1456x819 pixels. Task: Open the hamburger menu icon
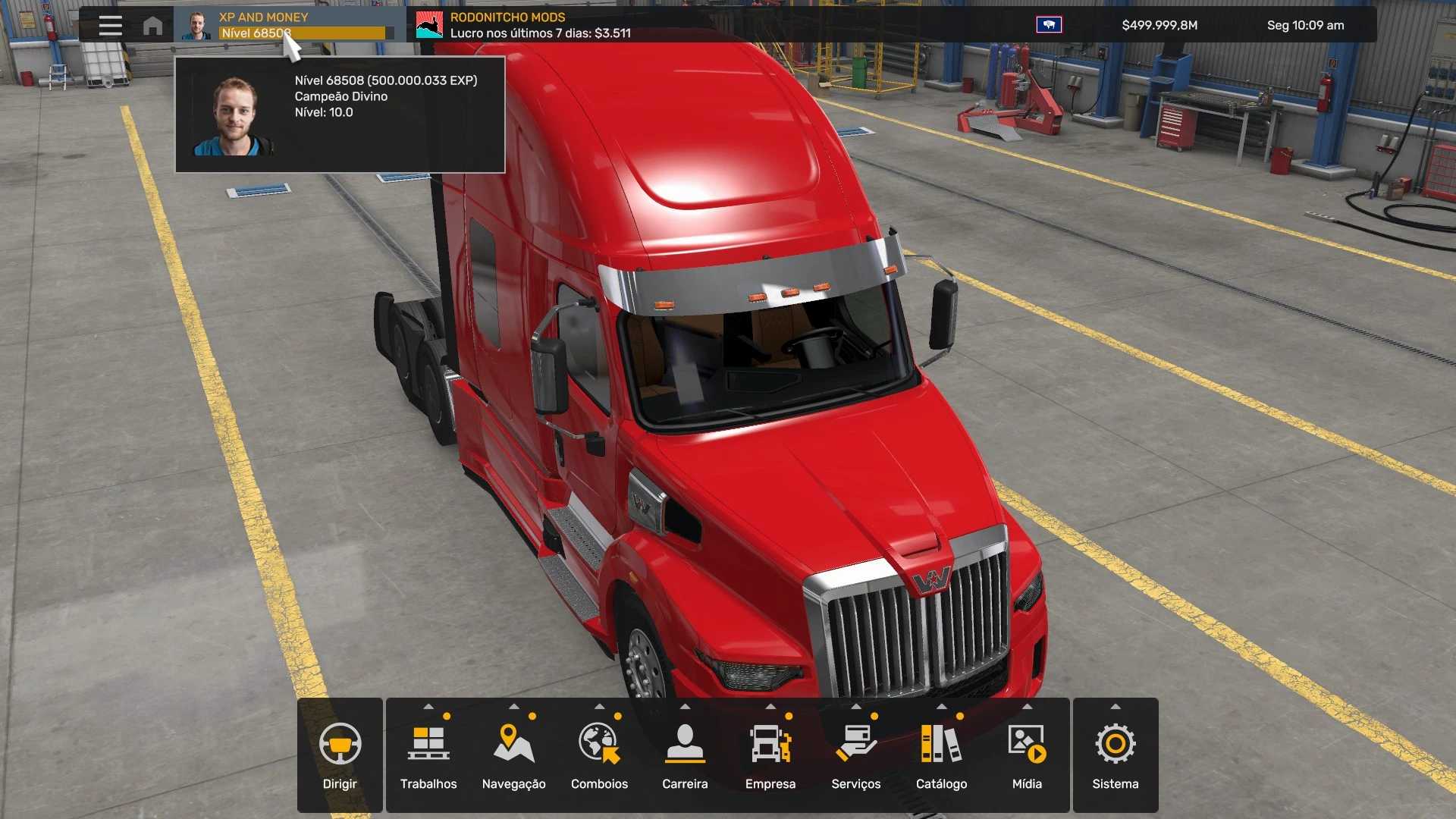pyautogui.click(x=110, y=25)
